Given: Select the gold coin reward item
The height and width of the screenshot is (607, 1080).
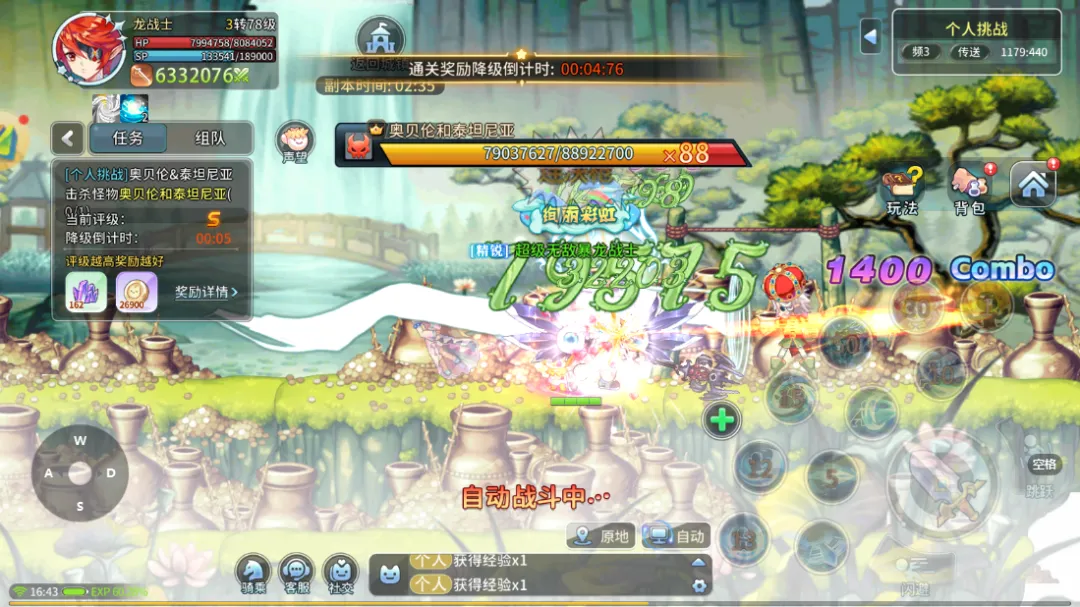Looking at the screenshot, I should [136, 291].
